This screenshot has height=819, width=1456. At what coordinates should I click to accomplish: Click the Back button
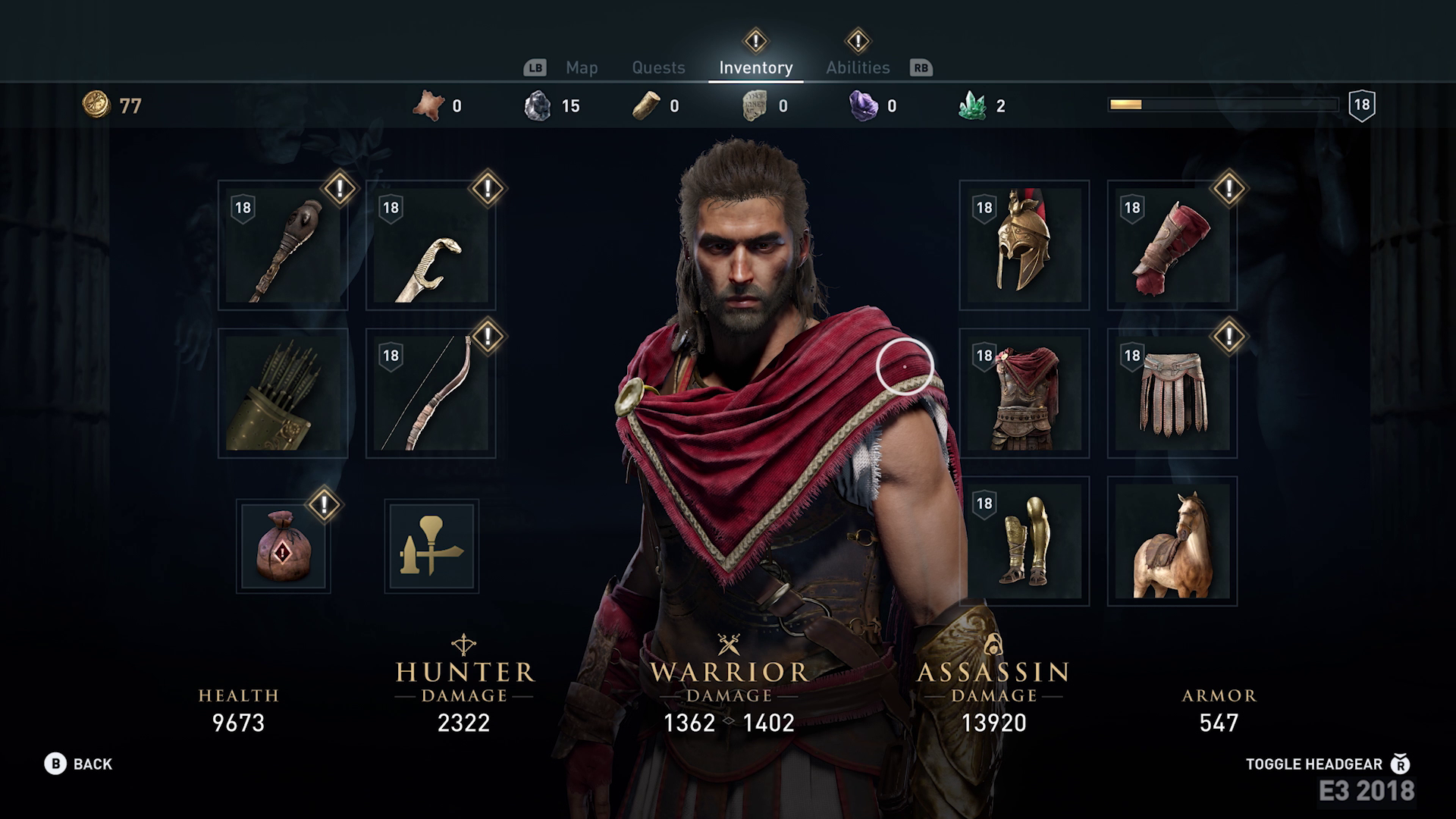coord(79,764)
